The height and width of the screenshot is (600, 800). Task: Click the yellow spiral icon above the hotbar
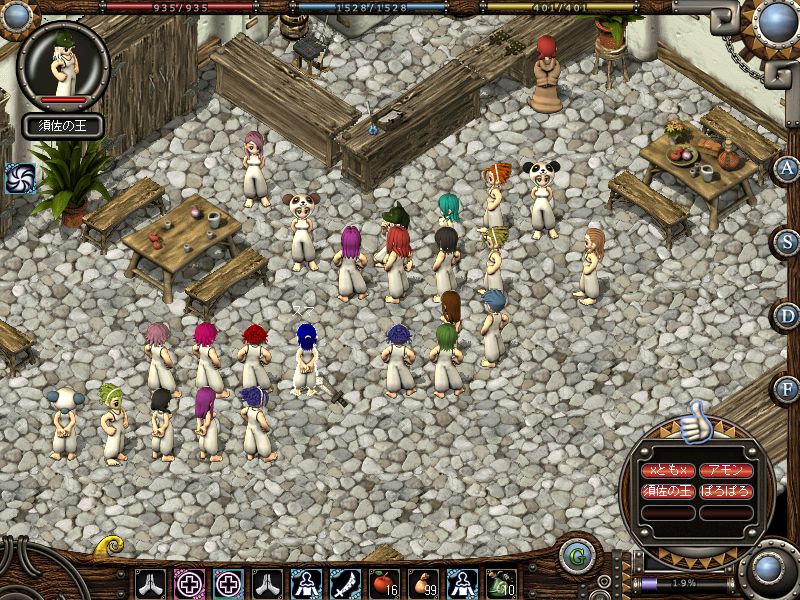[x=110, y=546]
